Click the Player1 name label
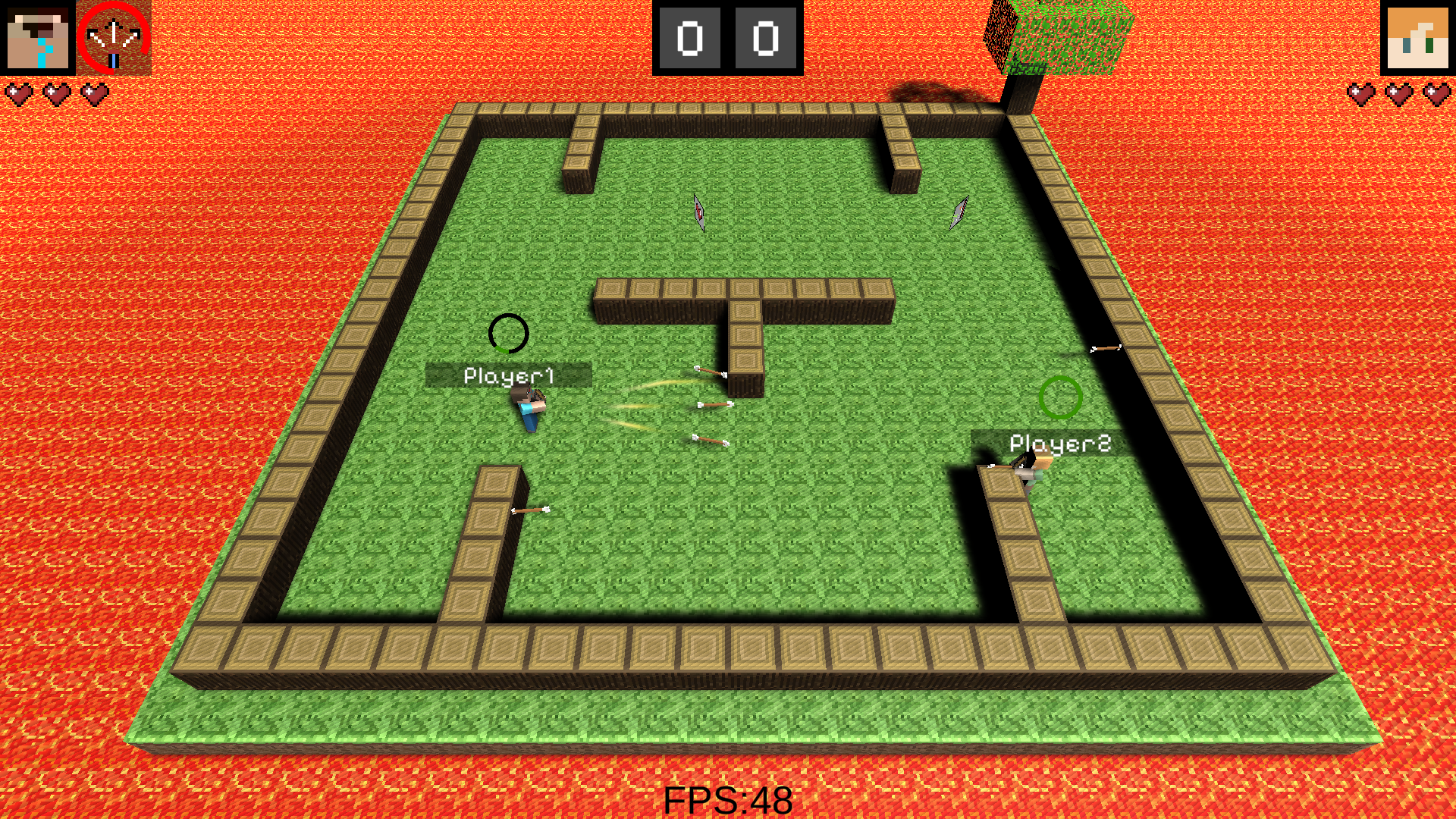This screenshot has width=1456, height=819. pos(510,373)
